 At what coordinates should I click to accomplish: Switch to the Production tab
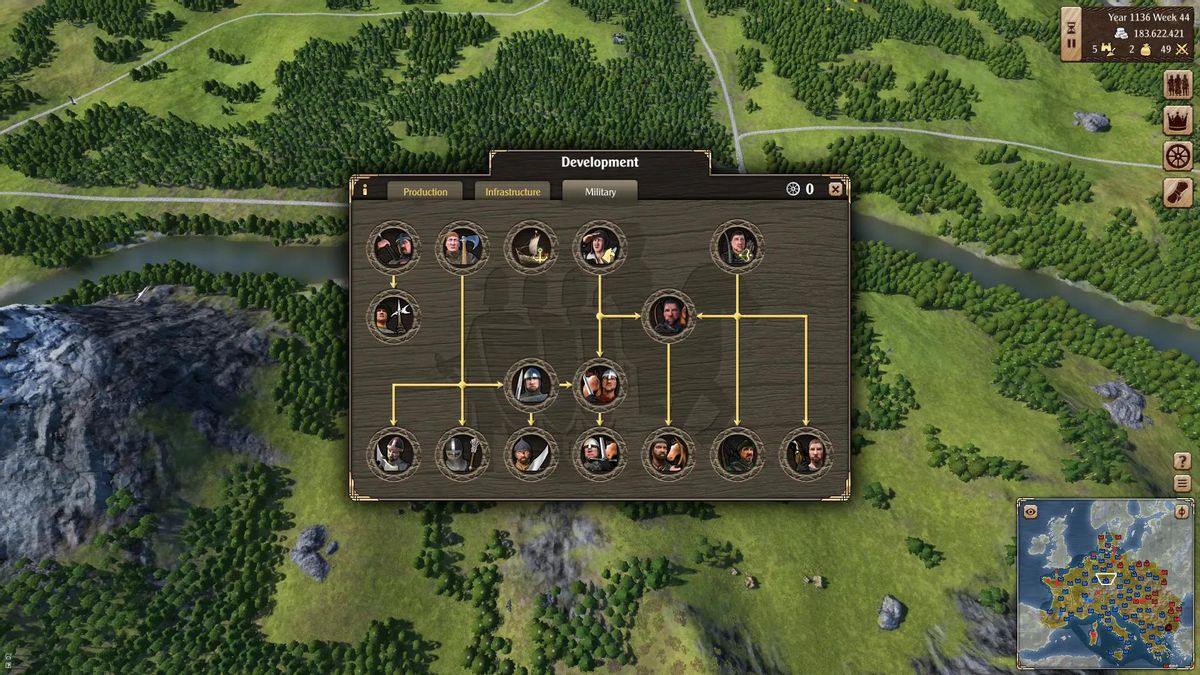click(x=425, y=191)
